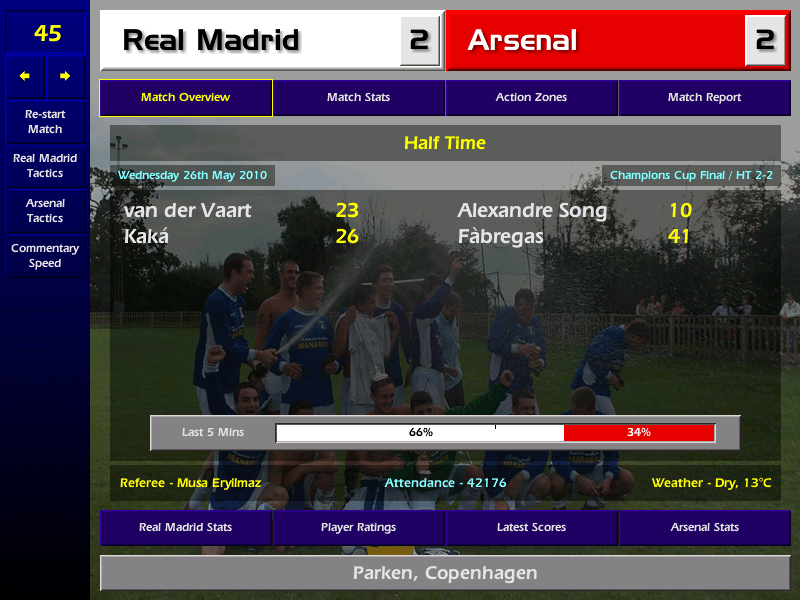Image resolution: width=800 pixels, height=600 pixels.
Task: Show Player Ratings
Action: click(358, 527)
